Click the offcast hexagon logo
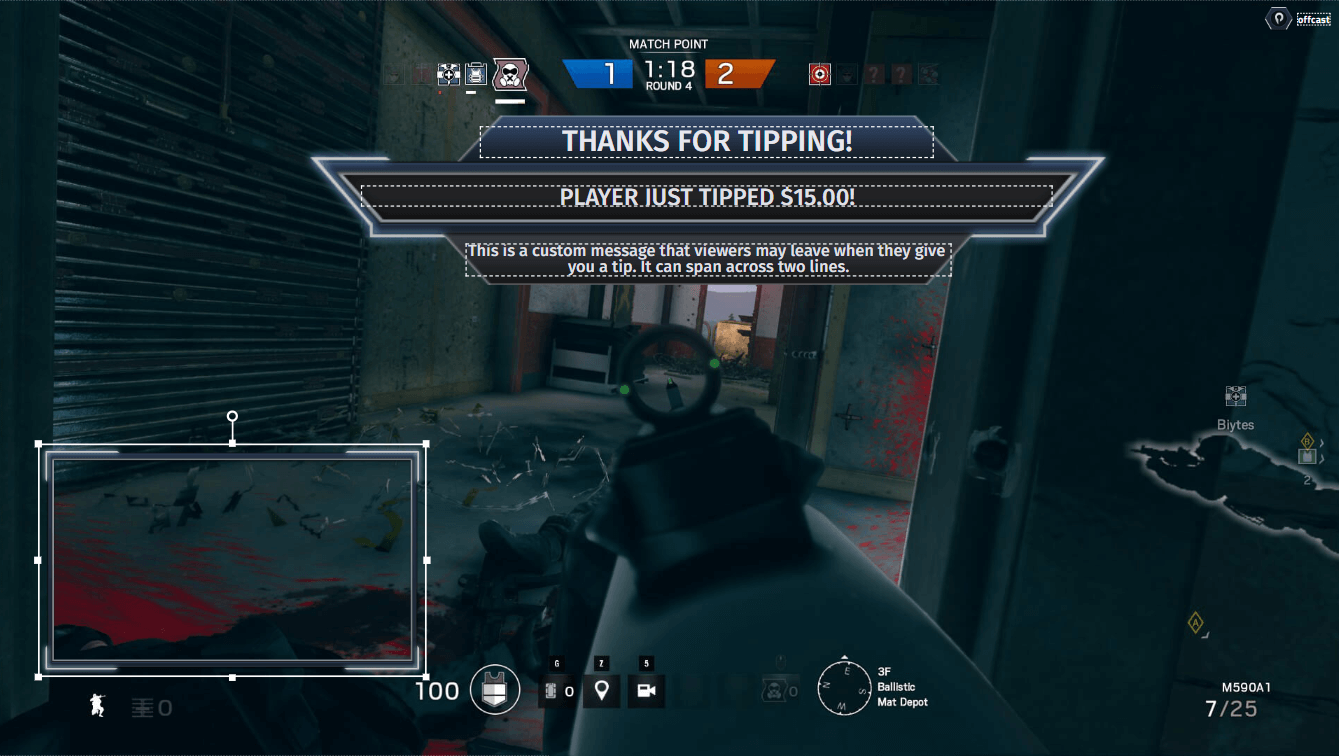Image resolution: width=1339 pixels, height=756 pixels. pyautogui.click(x=1279, y=19)
